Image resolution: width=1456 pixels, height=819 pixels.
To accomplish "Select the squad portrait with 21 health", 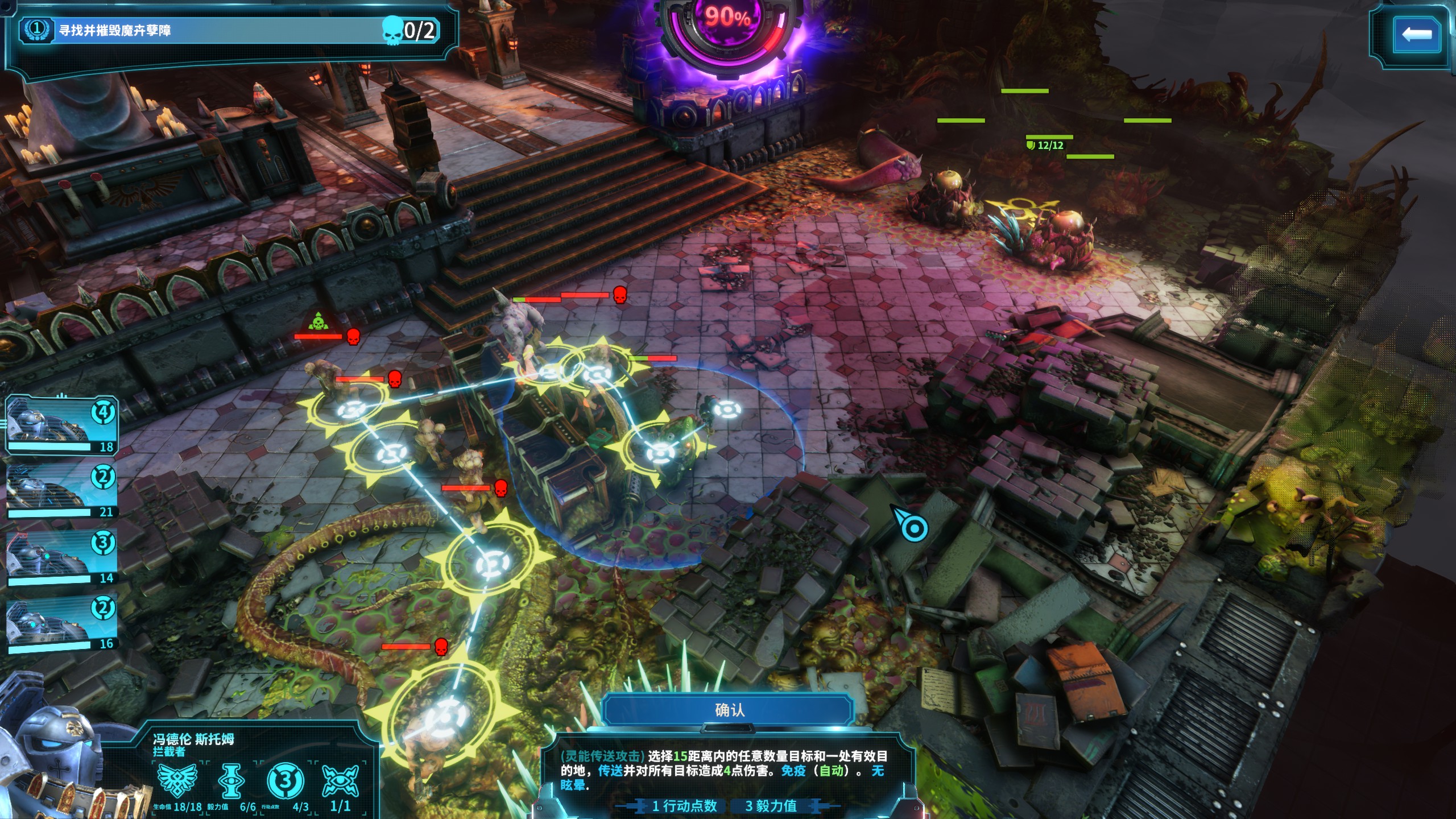I will pyautogui.click(x=61, y=491).
